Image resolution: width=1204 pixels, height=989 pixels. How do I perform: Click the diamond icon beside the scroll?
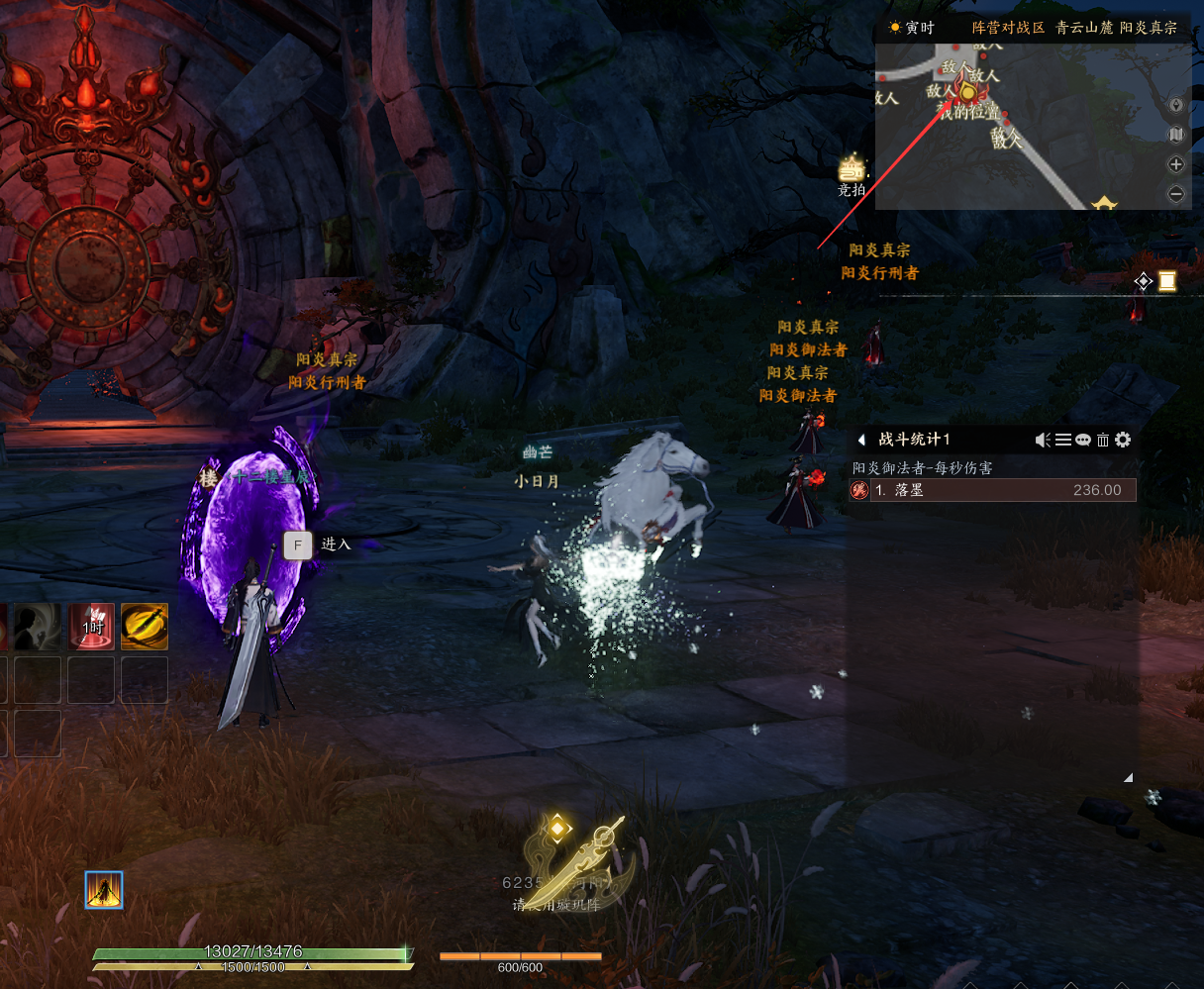[x=1143, y=282]
